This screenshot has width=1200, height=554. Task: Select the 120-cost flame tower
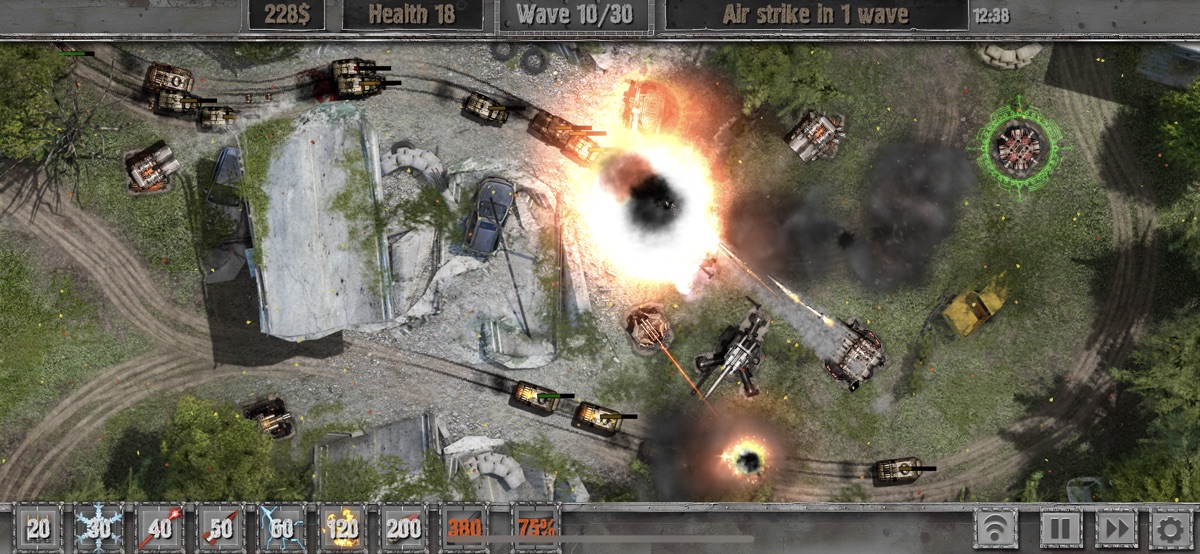(x=343, y=528)
